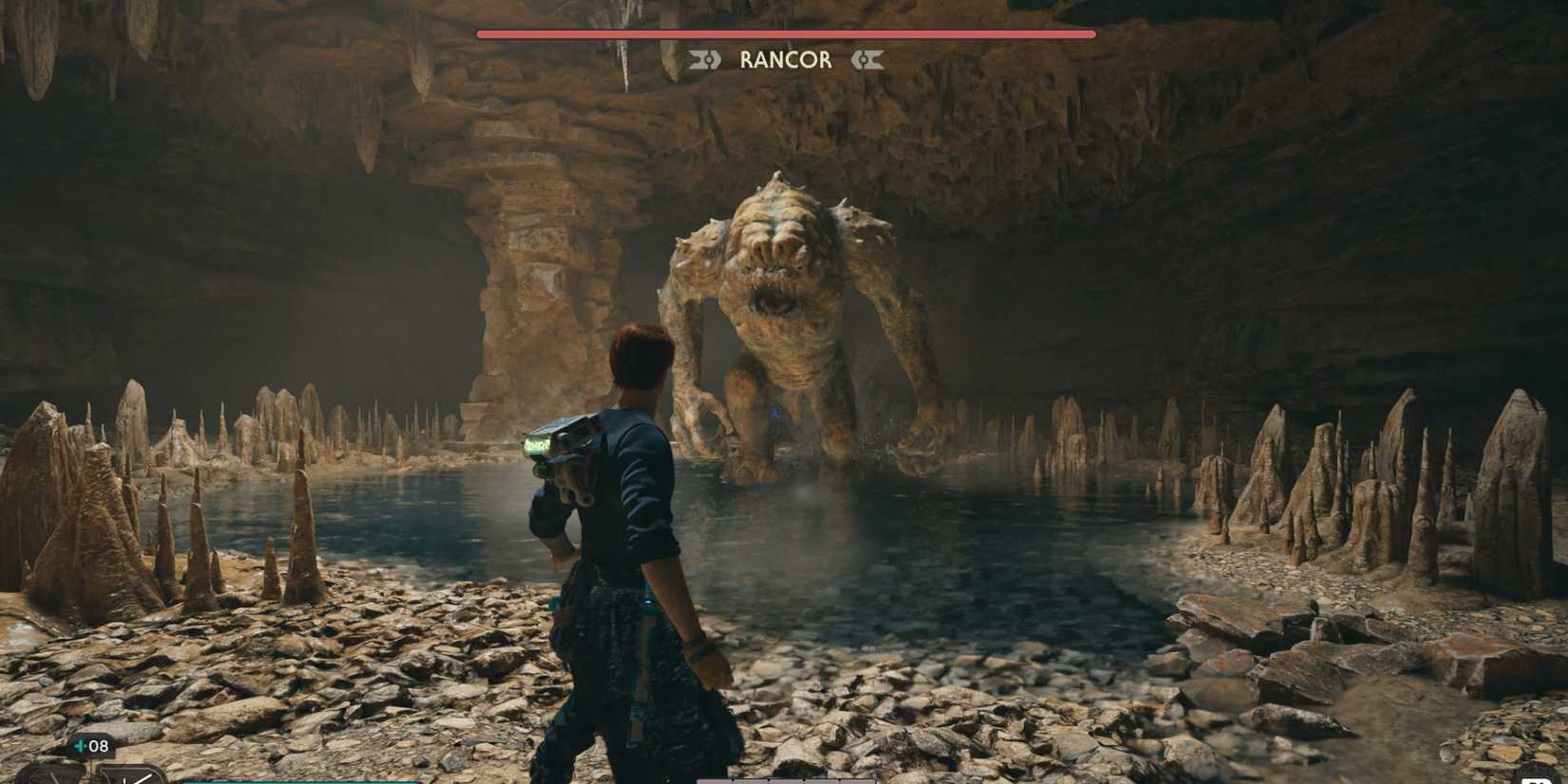Select the right emblem beside the RANCOR title

pos(866,61)
